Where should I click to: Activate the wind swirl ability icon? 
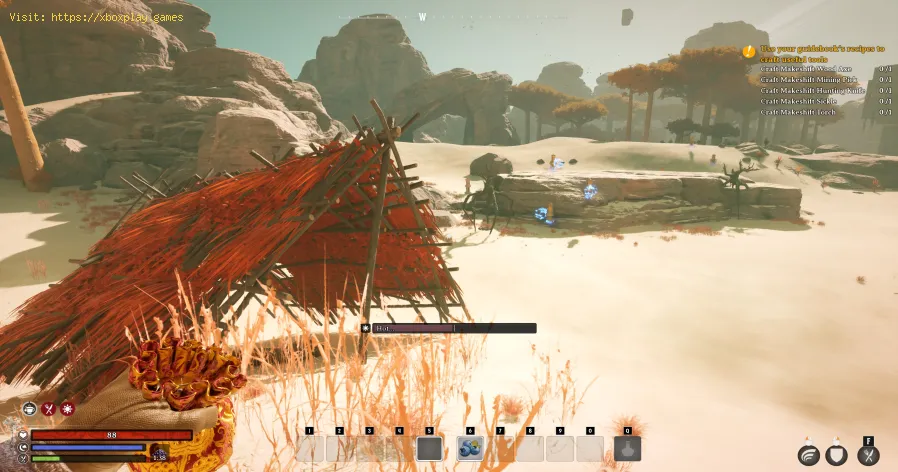point(809,455)
